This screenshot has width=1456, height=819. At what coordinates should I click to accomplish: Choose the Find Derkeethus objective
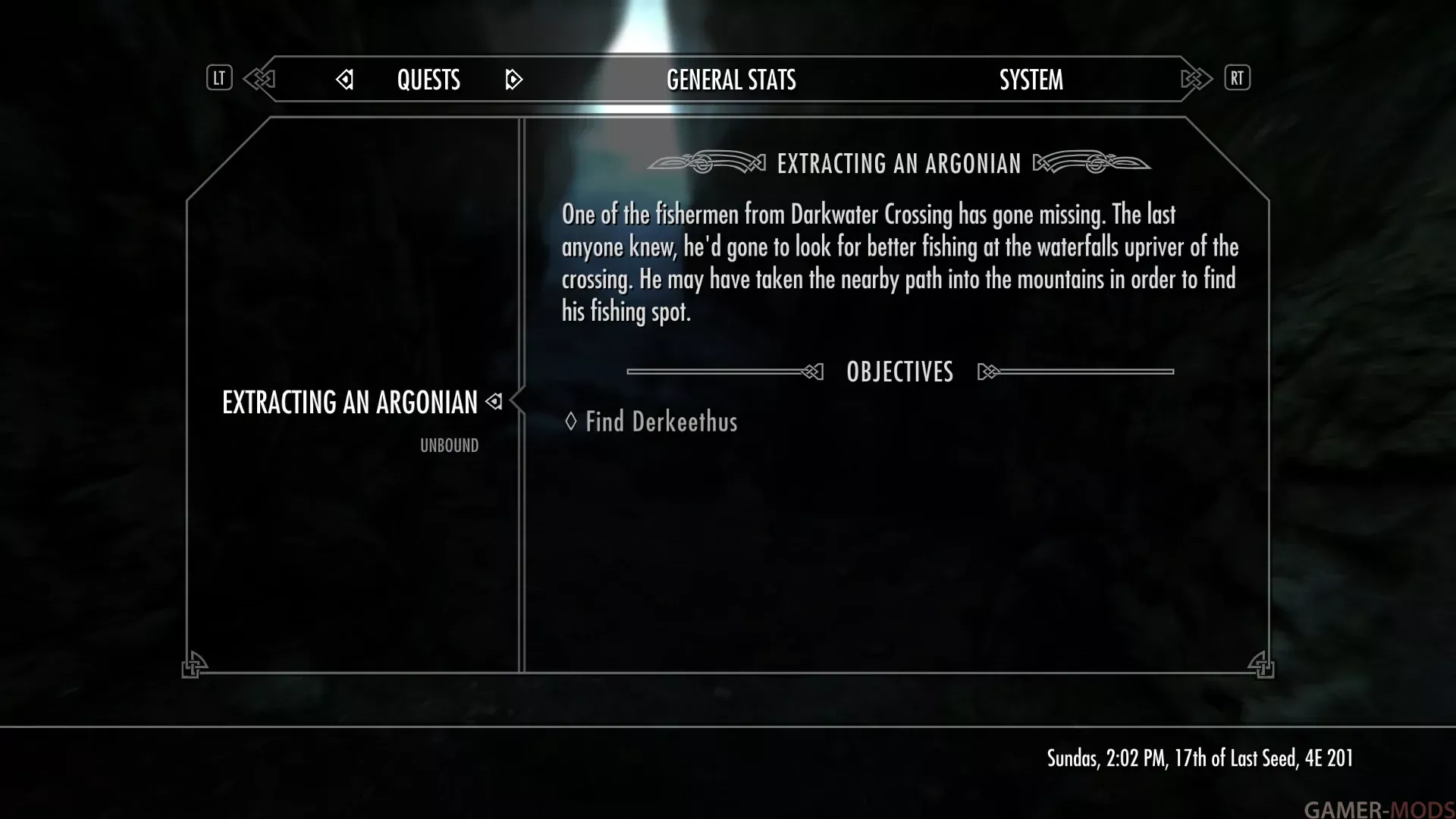tap(661, 422)
